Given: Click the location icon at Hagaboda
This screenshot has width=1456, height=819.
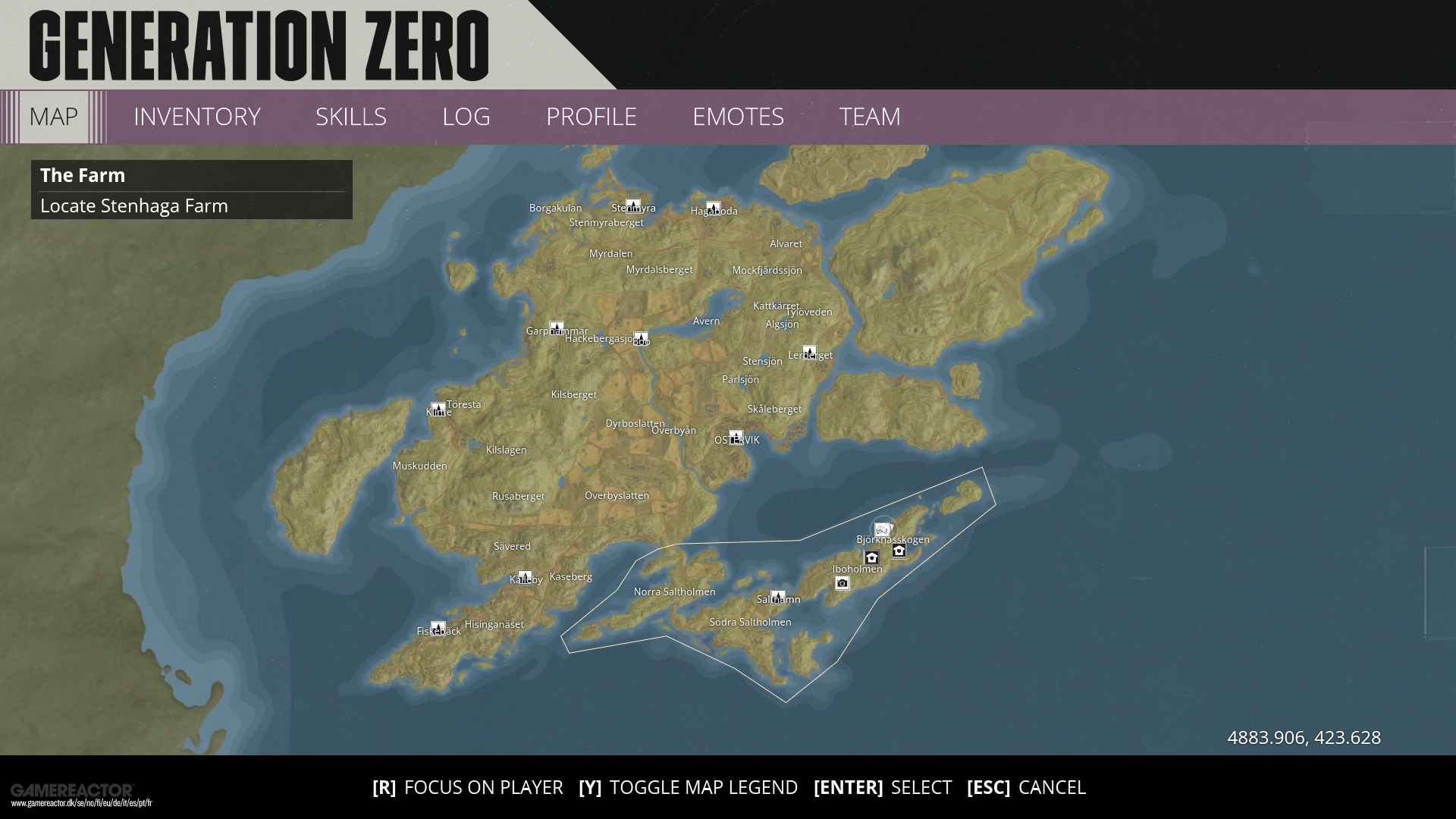Looking at the screenshot, I should tap(714, 207).
